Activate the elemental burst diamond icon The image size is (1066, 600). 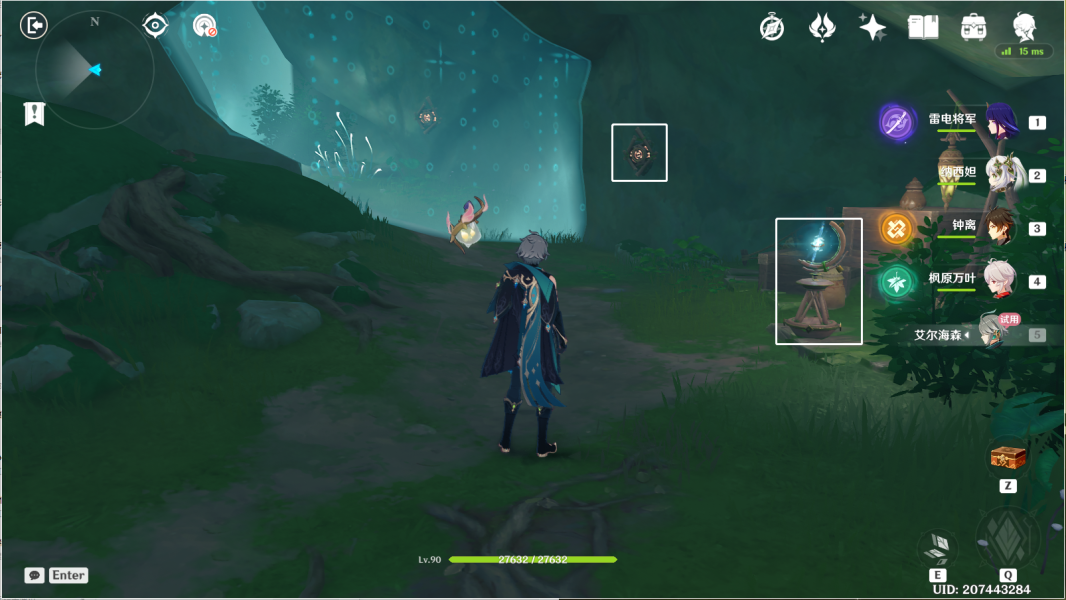tap(1007, 538)
